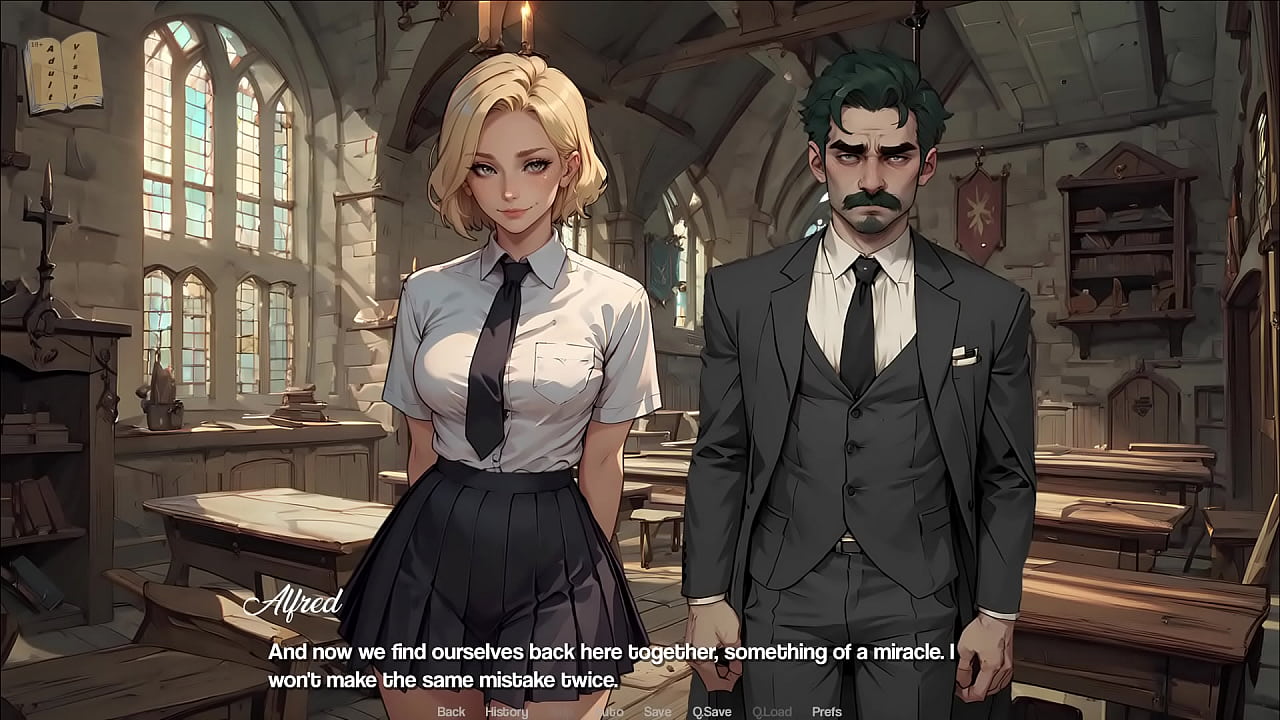Open the dialogue History screen
Image resolution: width=1280 pixels, height=720 pixels.
click(x=506, y=711)
